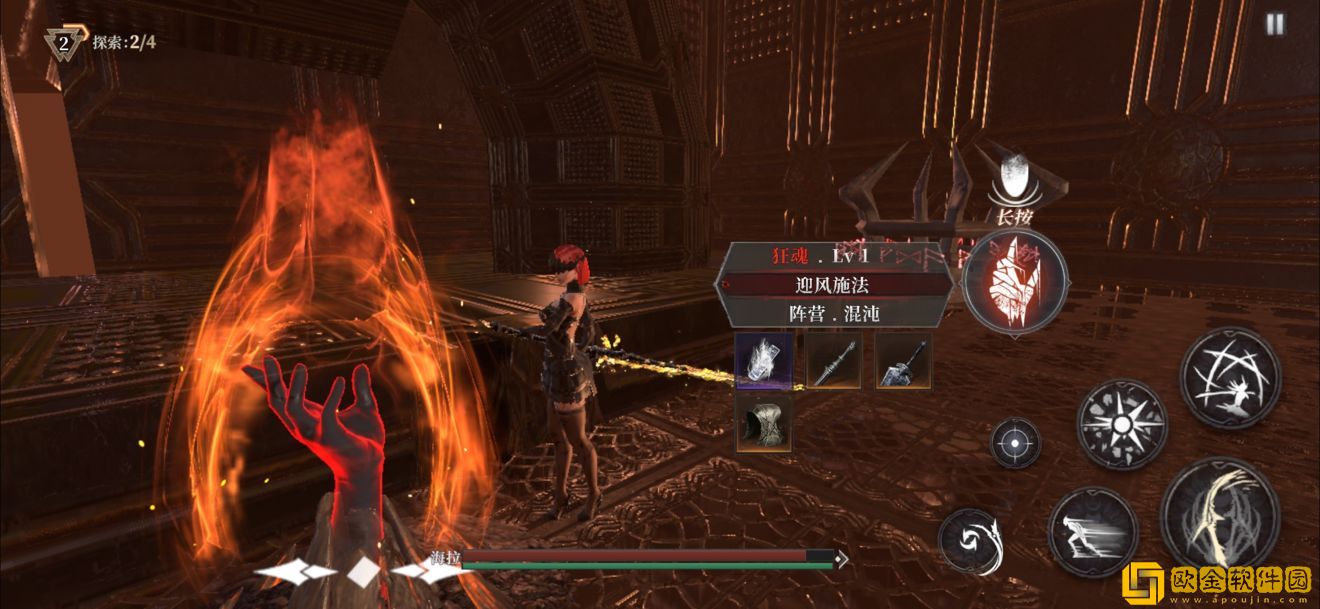Use the slashing scythe attack button
Screen dimensions: 1320x609
[1220, 514]
